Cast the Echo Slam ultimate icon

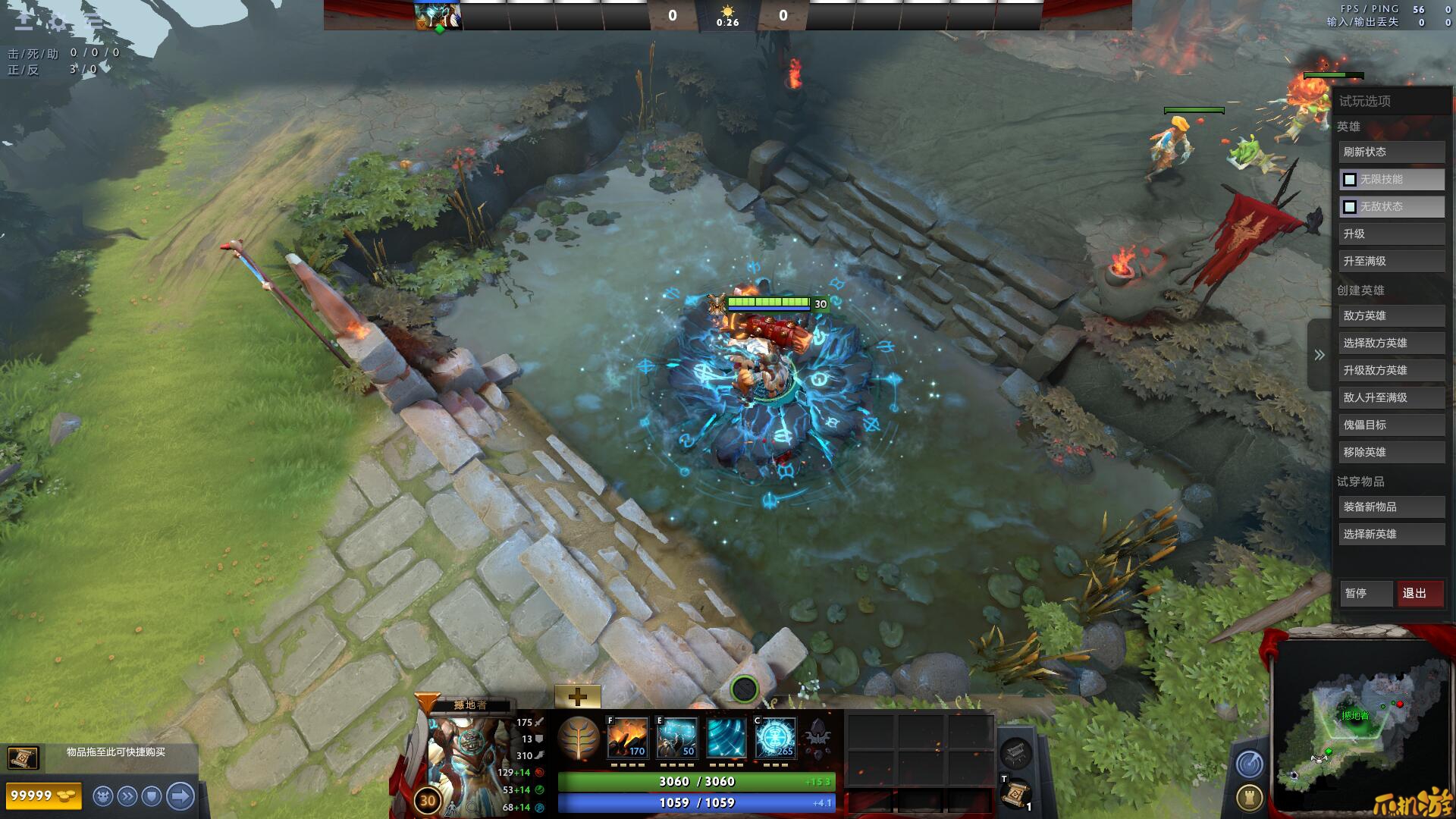(x=775, y=738)
